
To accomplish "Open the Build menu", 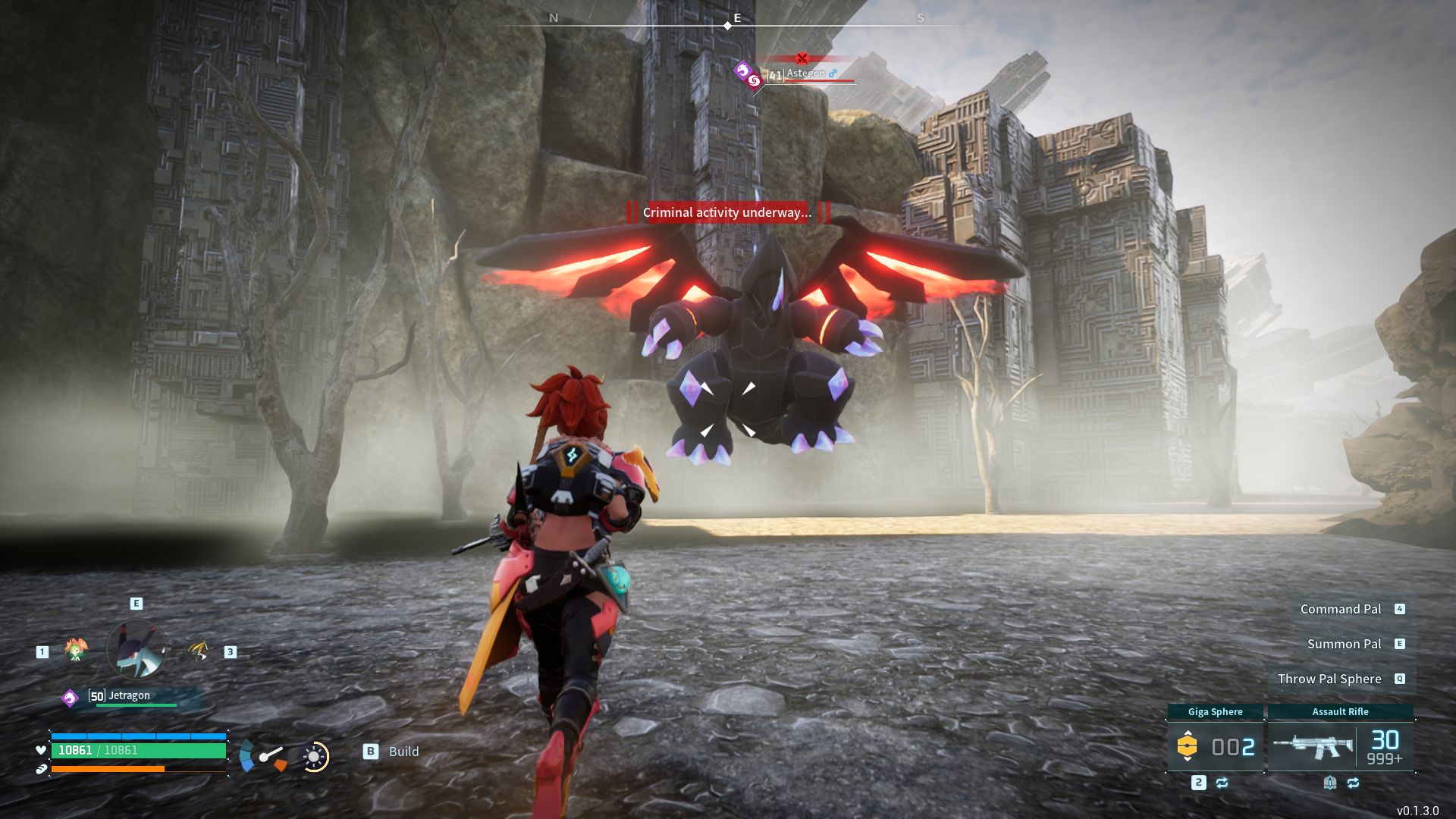I will point(393,752).
